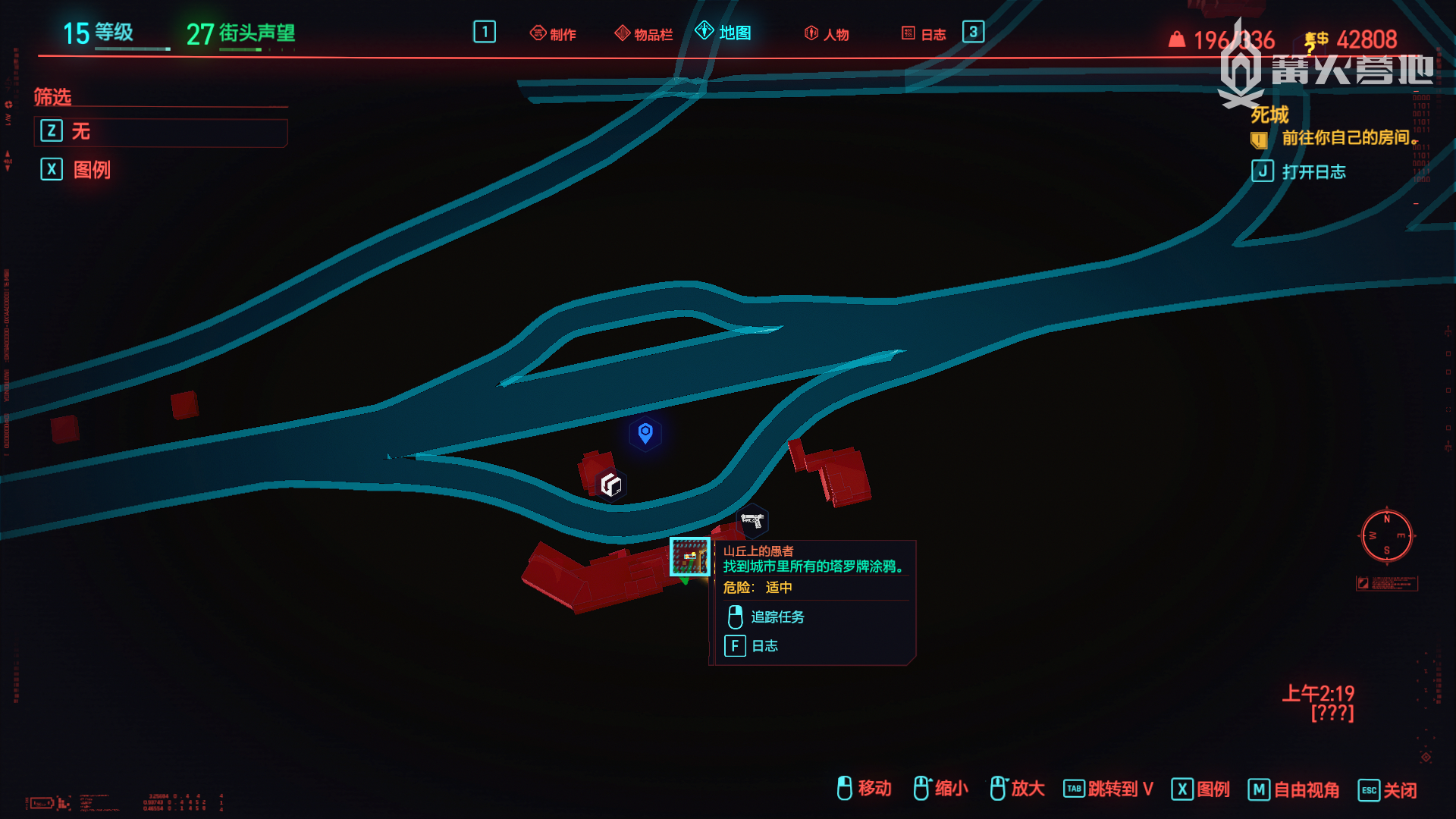
Task: Open 图例 from the bottom bar
Action: pyautogui.click(x=1212, y=789)
